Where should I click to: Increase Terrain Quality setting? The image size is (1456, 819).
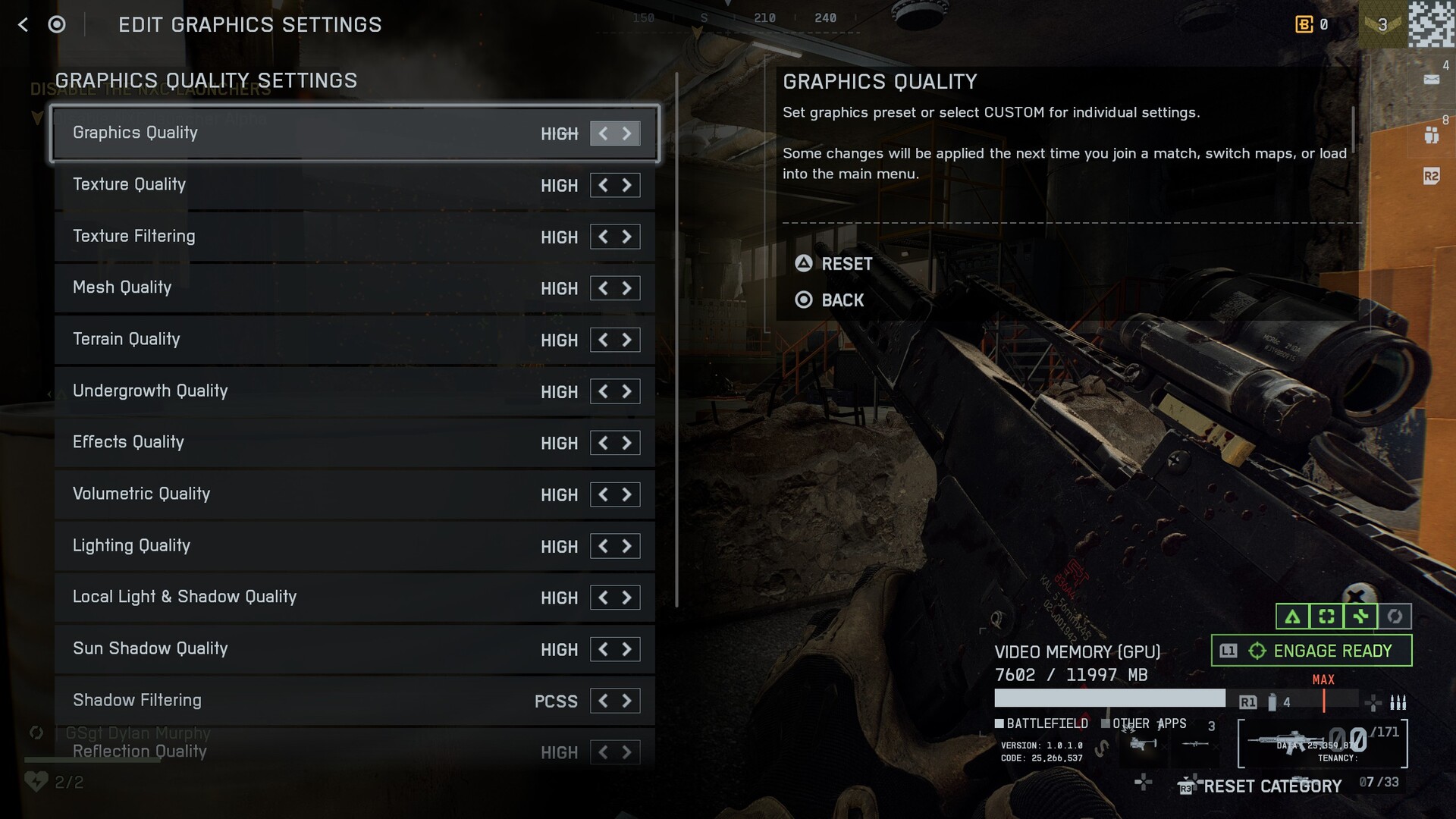(x=627, y=340)
